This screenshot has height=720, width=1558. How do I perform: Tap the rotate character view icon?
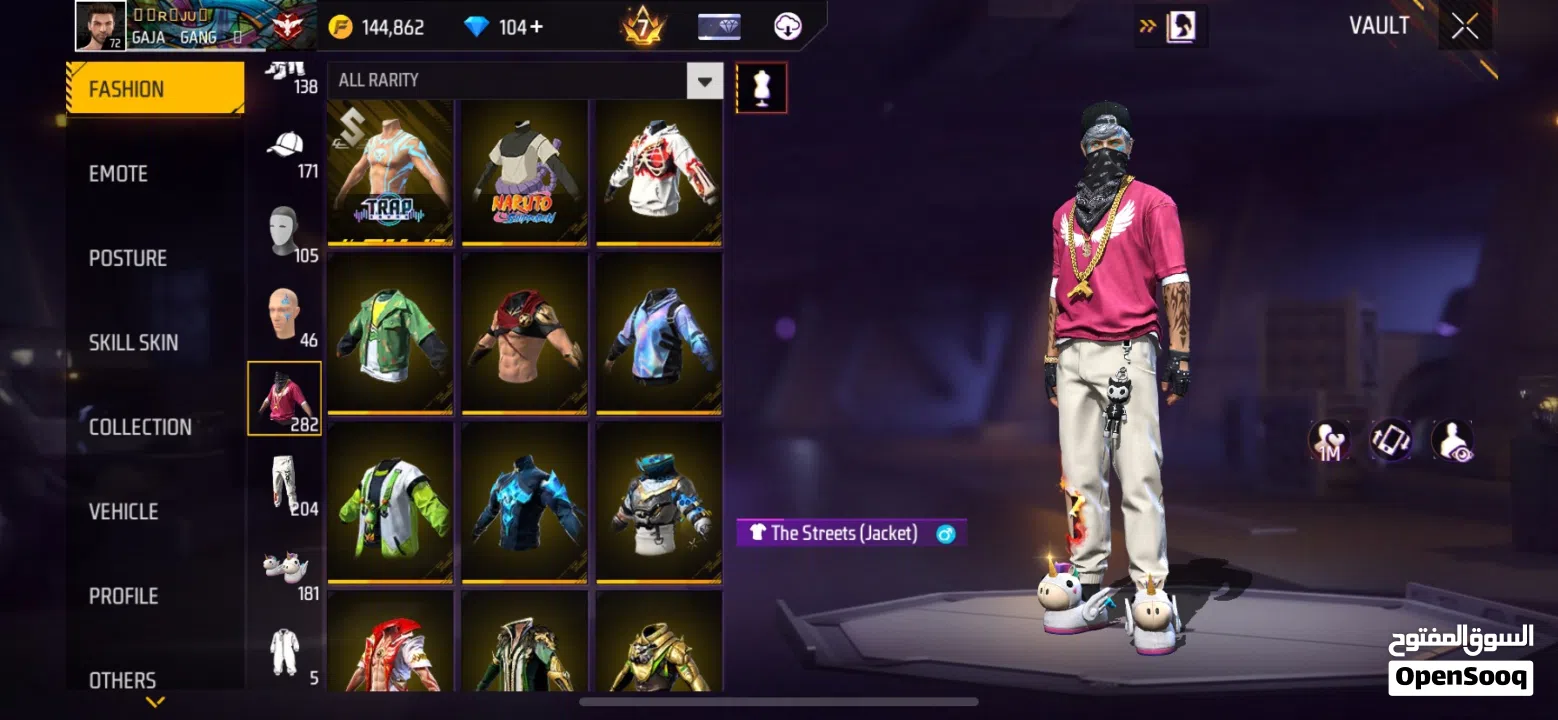coord(1390,440)
